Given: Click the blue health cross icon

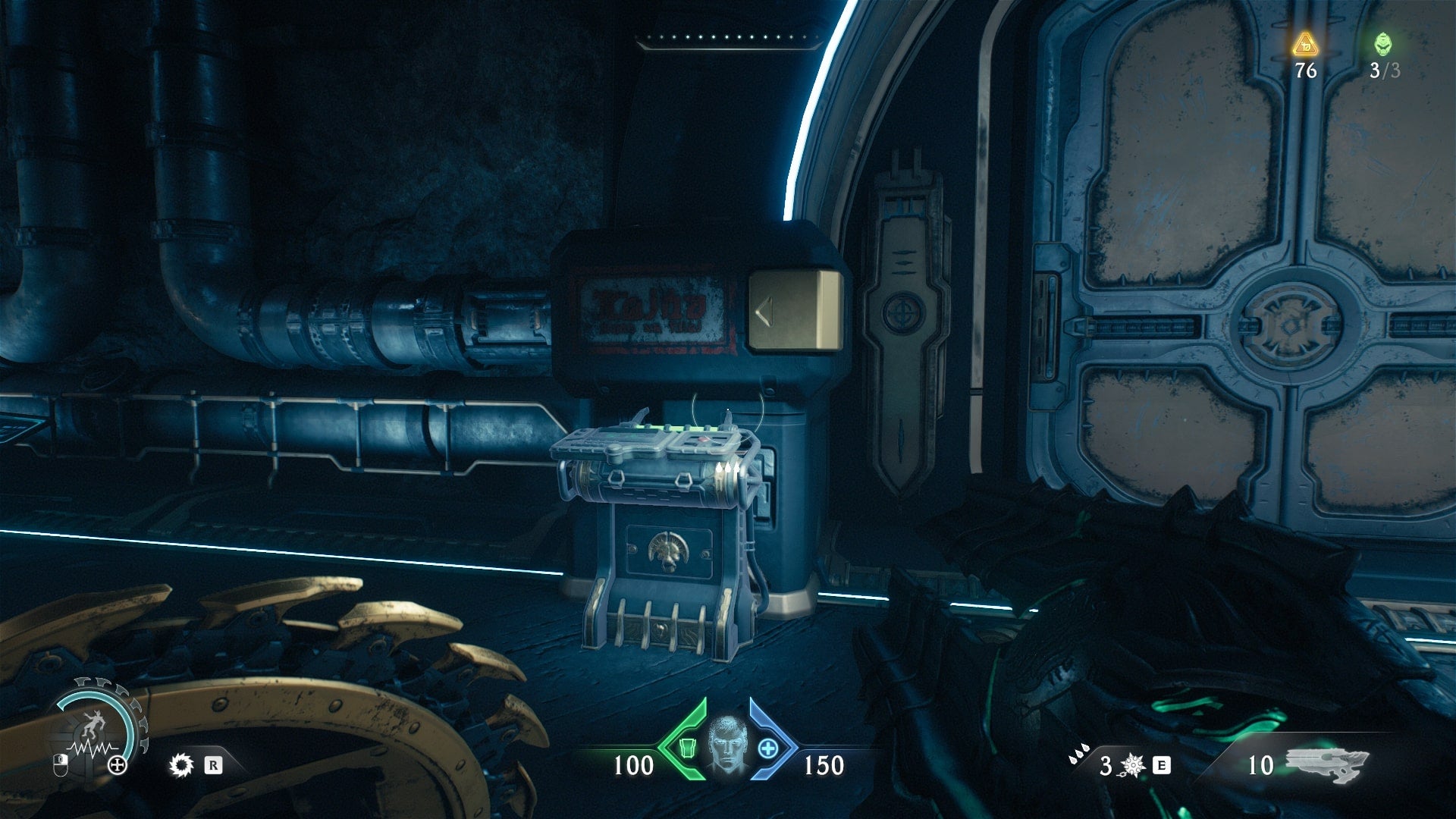Looking at the screenshot, I should click(768, 748).
